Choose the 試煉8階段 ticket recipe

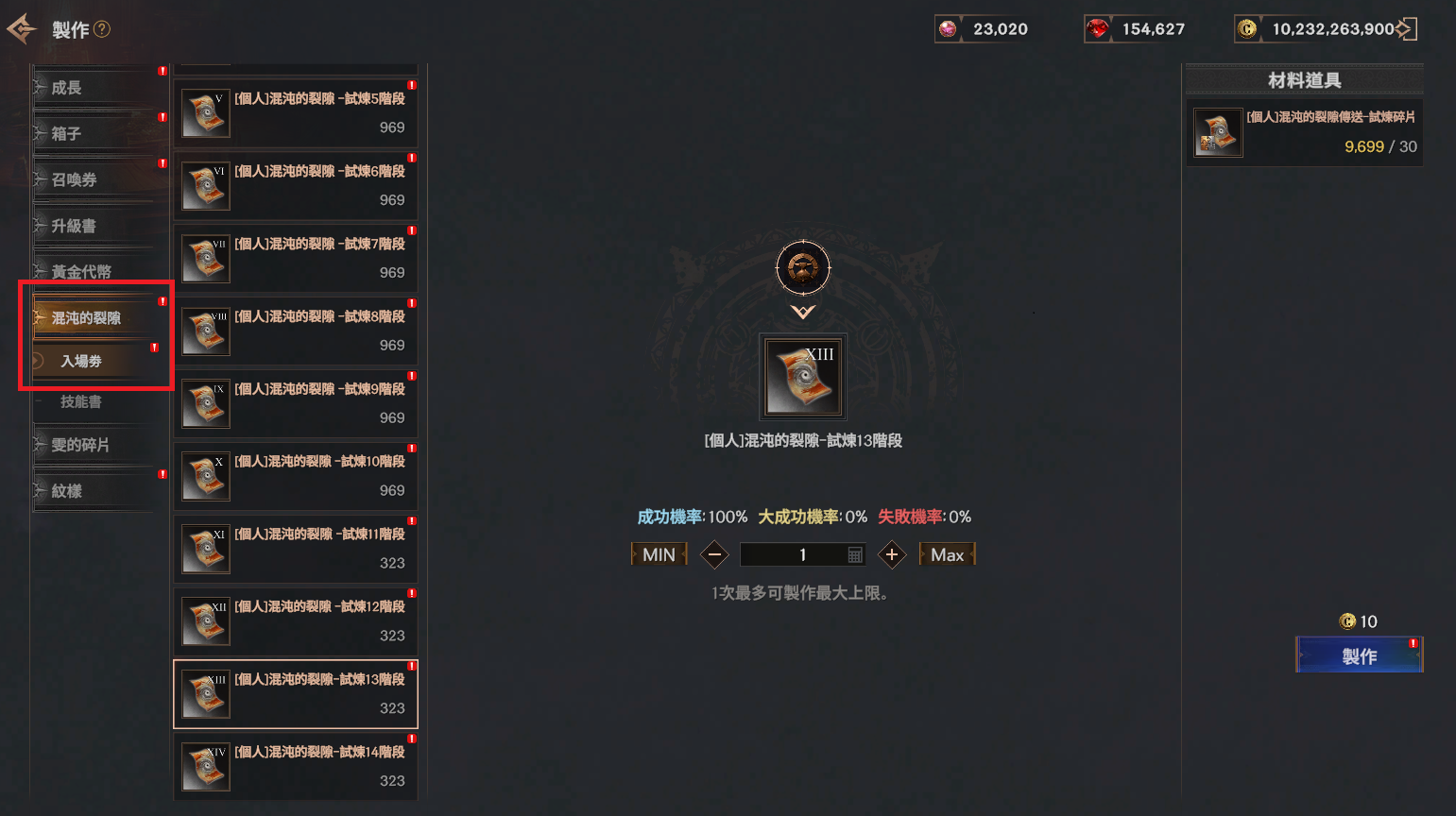click(x=296, y=331)
